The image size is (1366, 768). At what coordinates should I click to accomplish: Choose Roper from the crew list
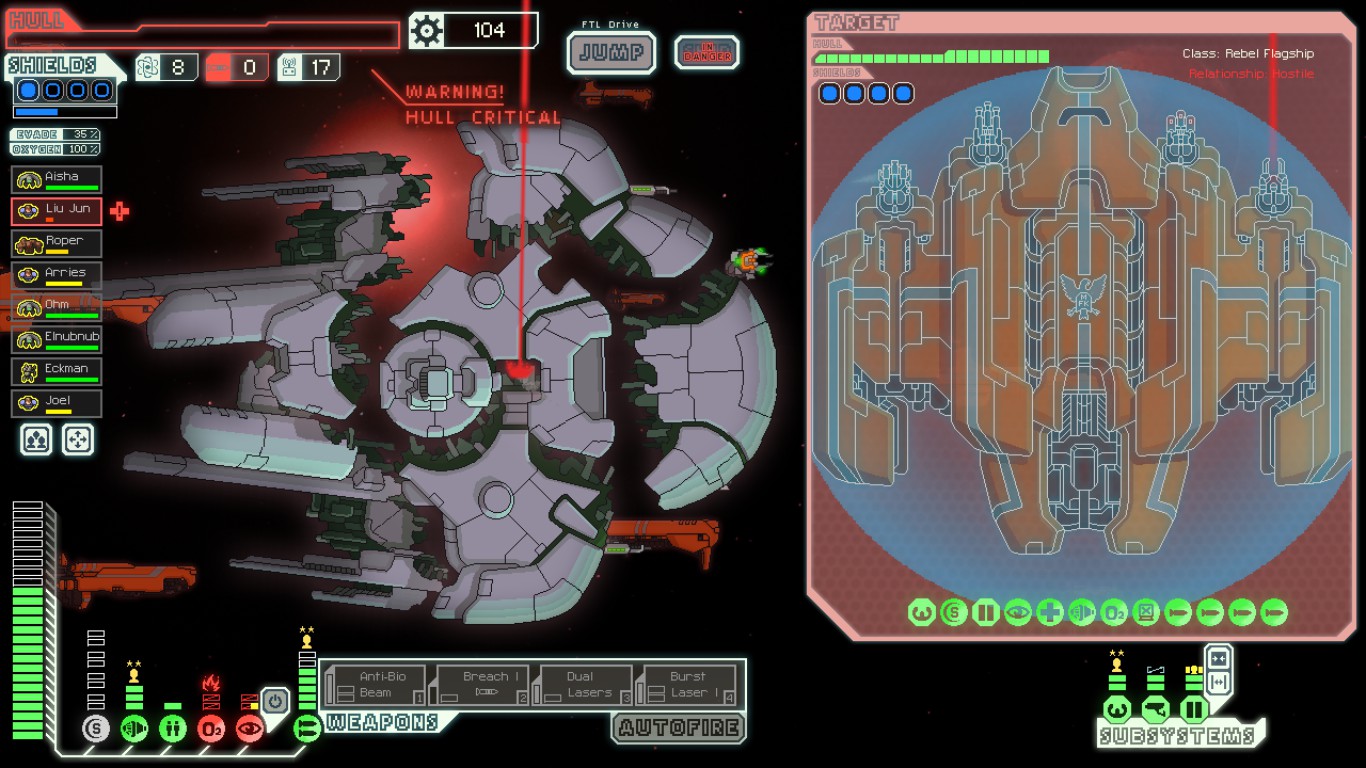[57, 244]
